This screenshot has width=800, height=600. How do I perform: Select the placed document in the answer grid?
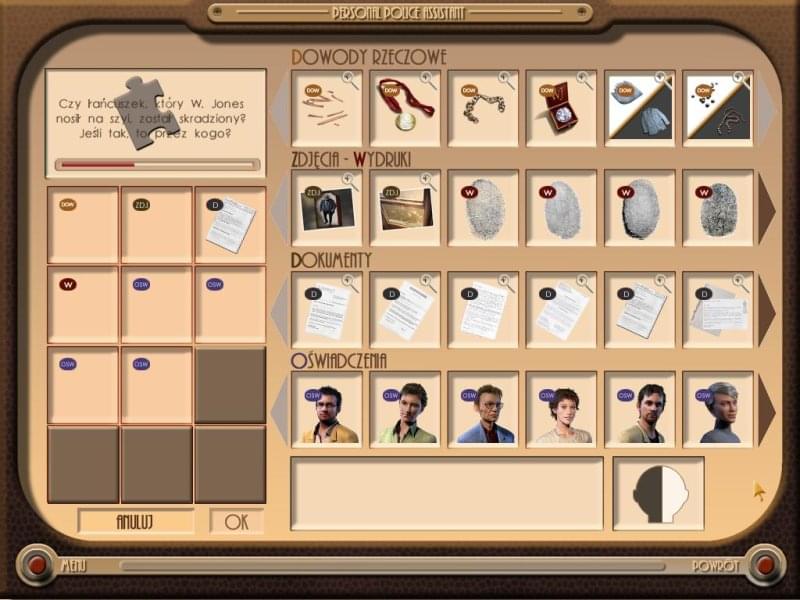[x=230, y=225]
